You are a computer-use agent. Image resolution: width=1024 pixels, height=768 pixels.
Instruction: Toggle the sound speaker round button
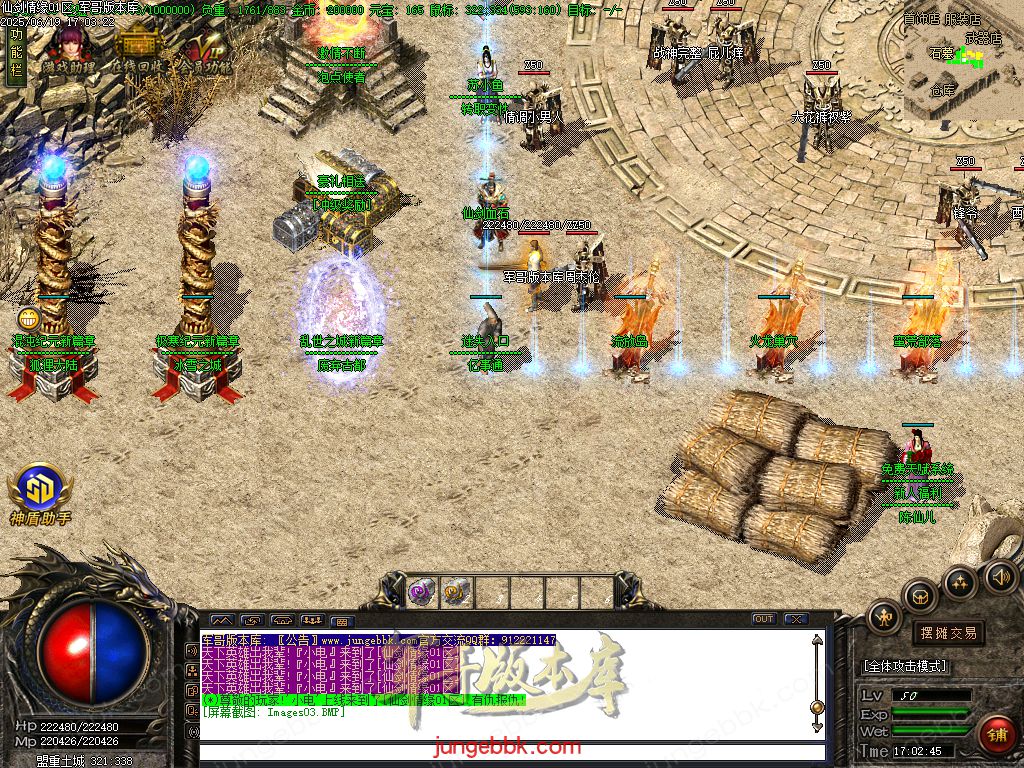click(1001, 576)
